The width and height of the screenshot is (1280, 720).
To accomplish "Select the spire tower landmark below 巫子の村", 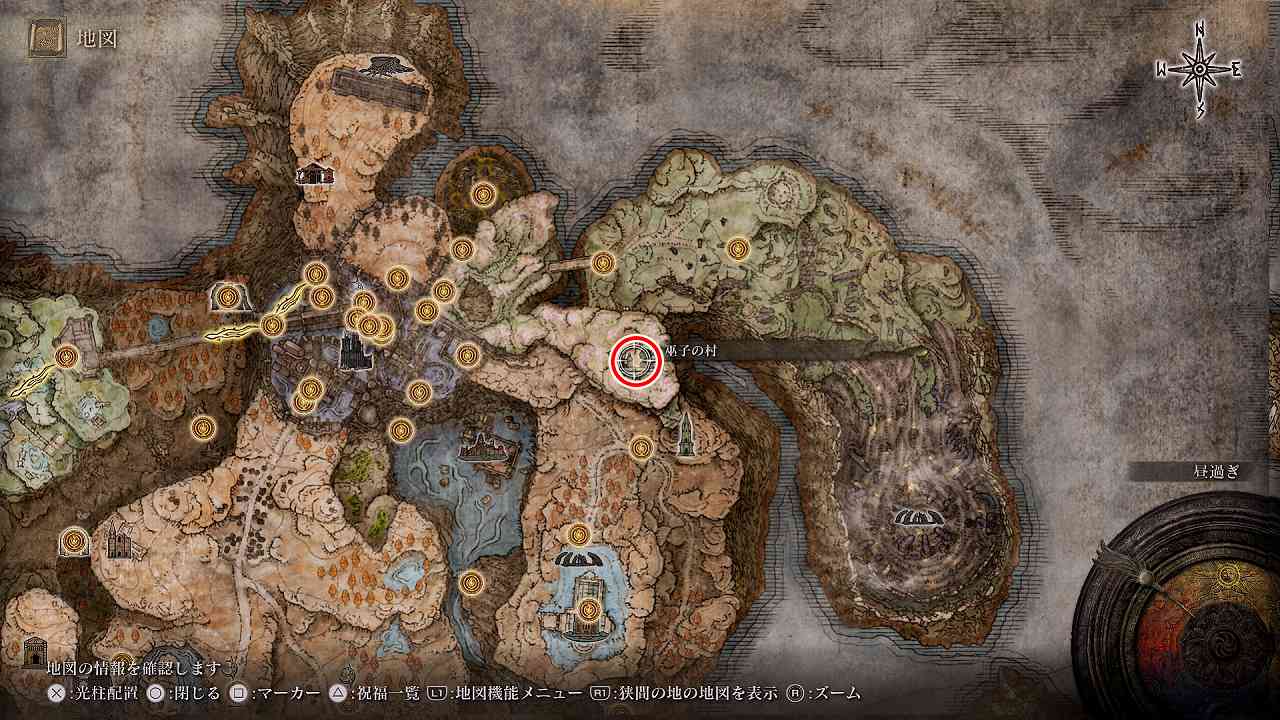I will 686,435.
